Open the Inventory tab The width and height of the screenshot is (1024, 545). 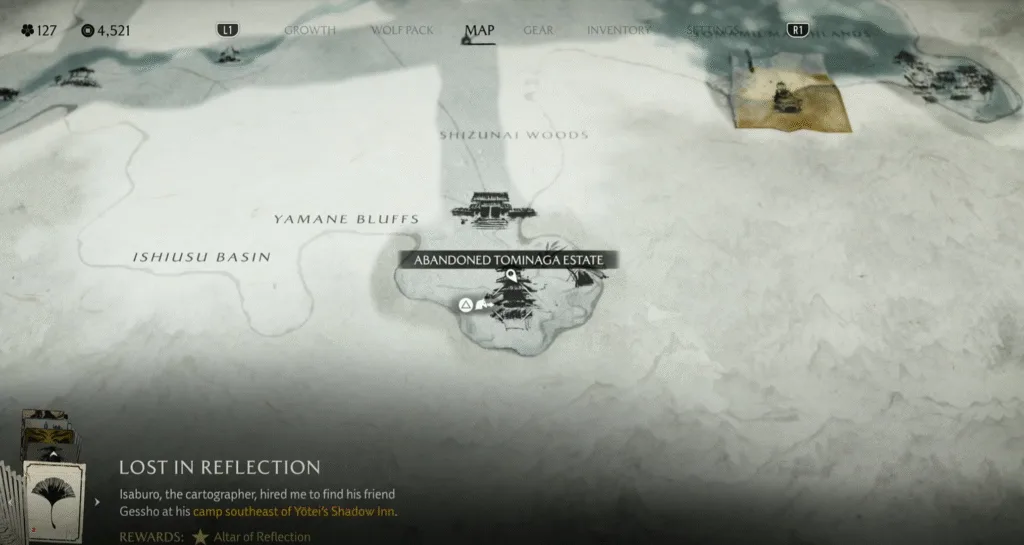coord(618,30)
